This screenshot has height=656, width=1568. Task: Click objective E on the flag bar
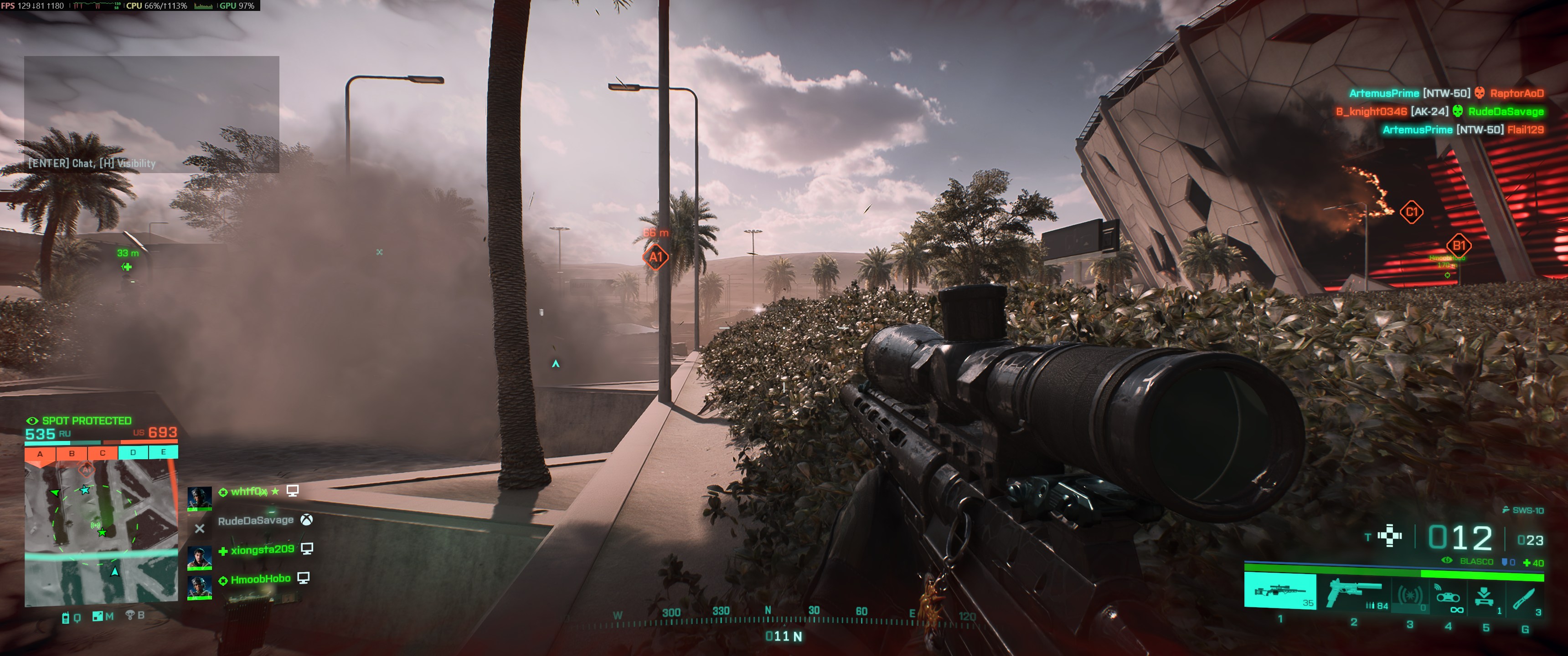point(163,452)
